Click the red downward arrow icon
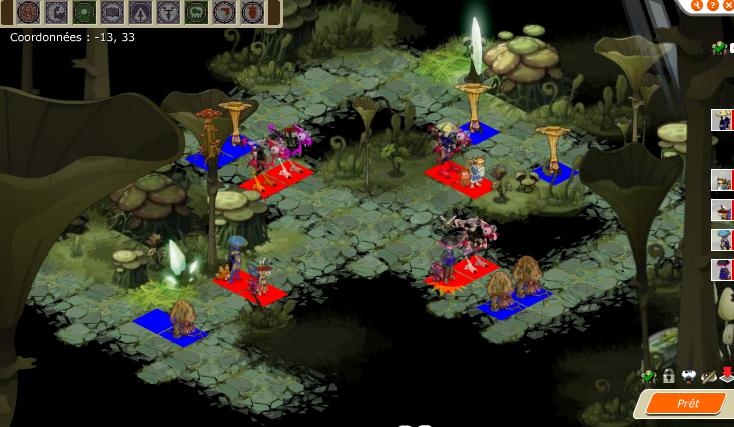 [727, 376]
